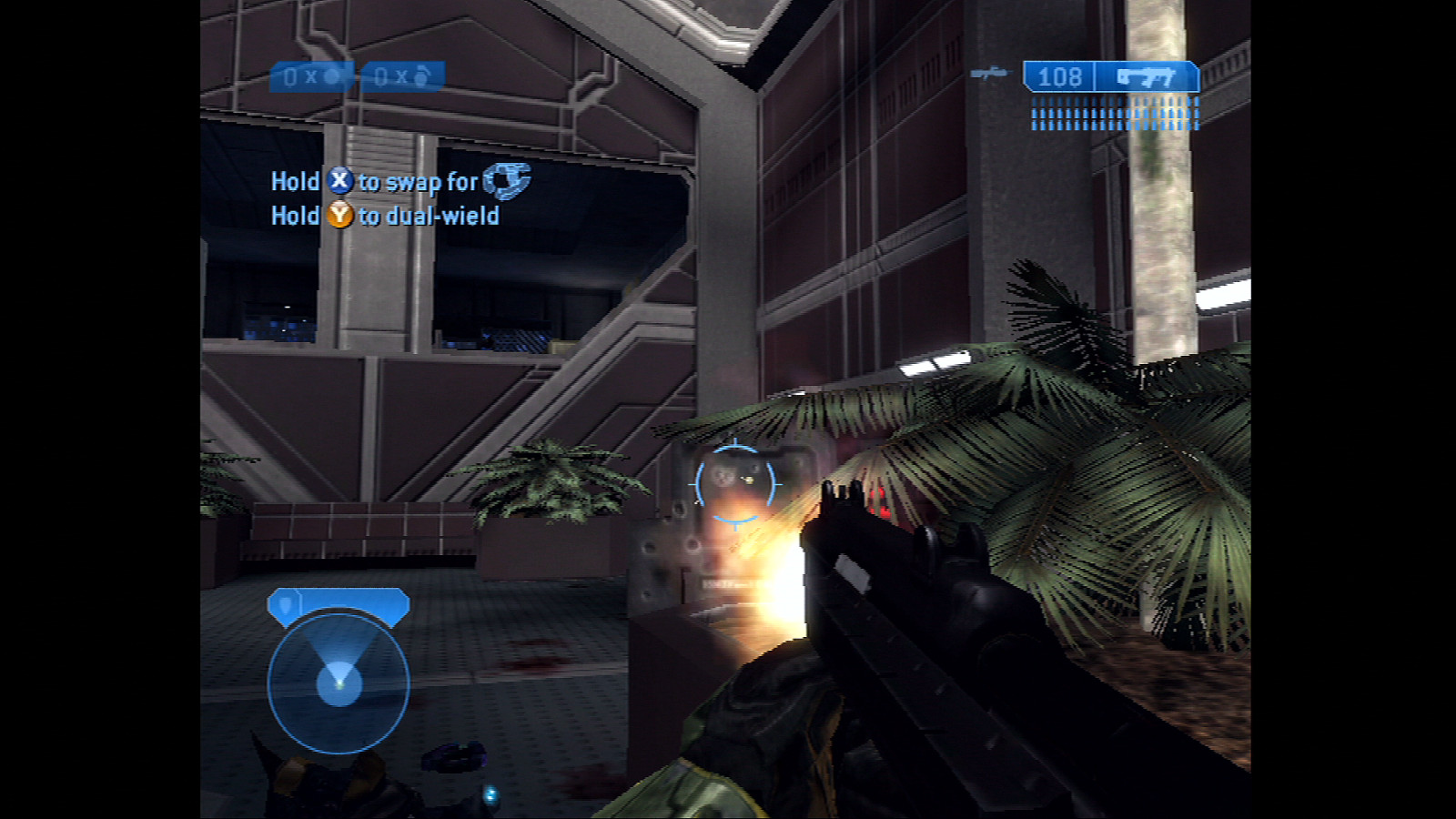Open the circular motion tracker radar
This screenshot has width=1456, height=819.
coord(339,682)
